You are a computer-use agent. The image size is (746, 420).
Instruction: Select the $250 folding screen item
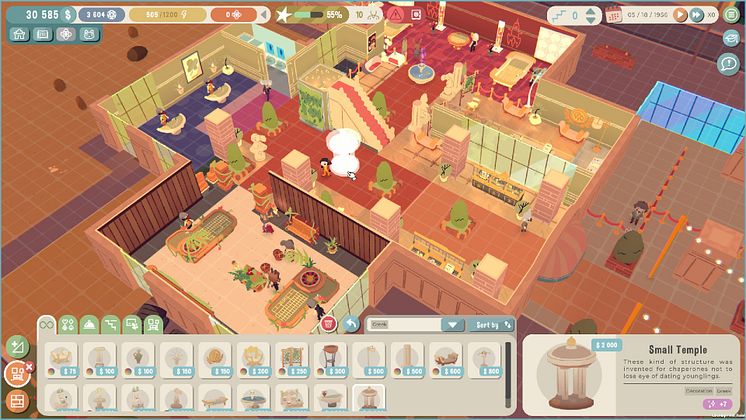(291, 361)
